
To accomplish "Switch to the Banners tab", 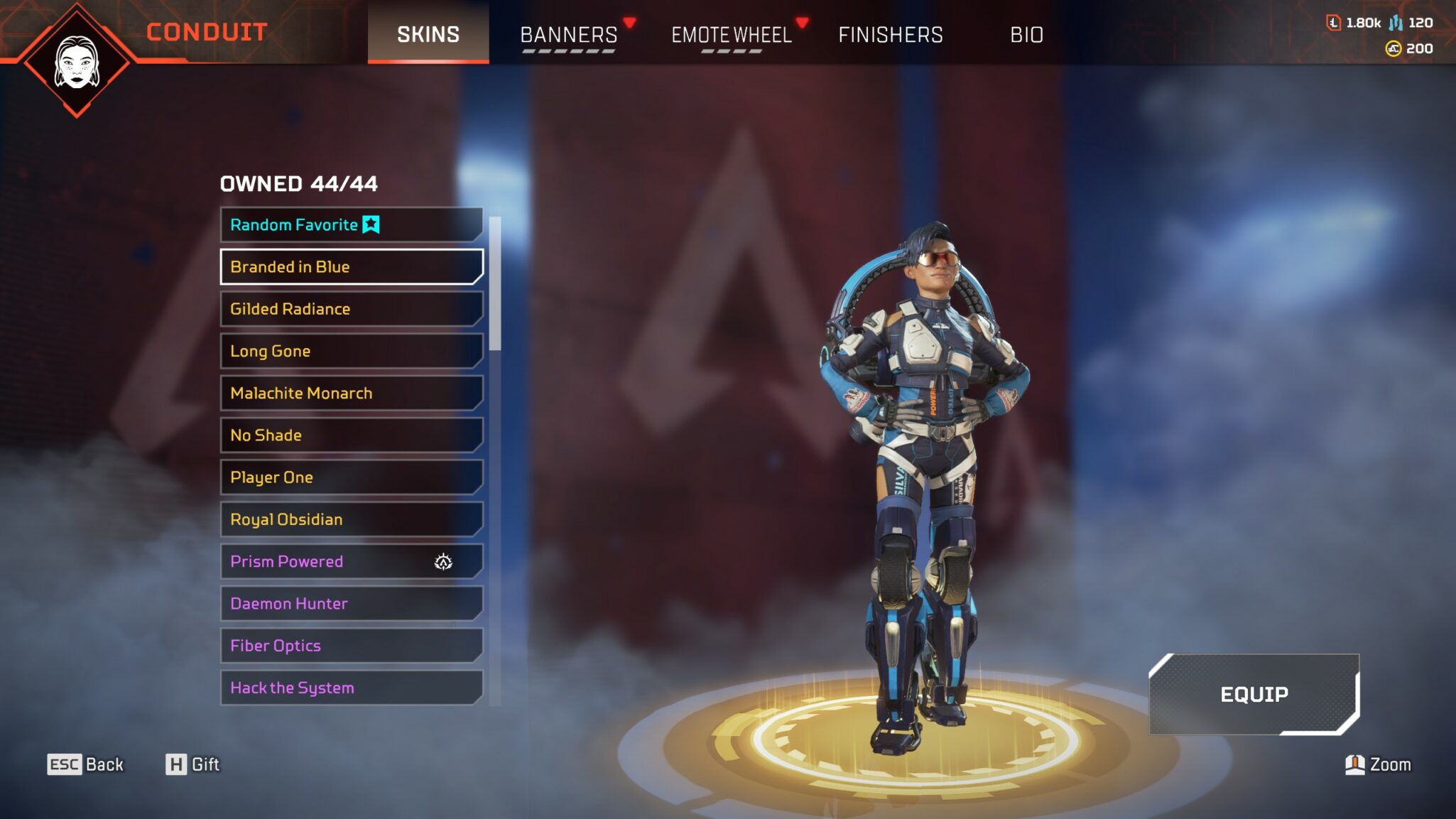I will tap(569, 34).
